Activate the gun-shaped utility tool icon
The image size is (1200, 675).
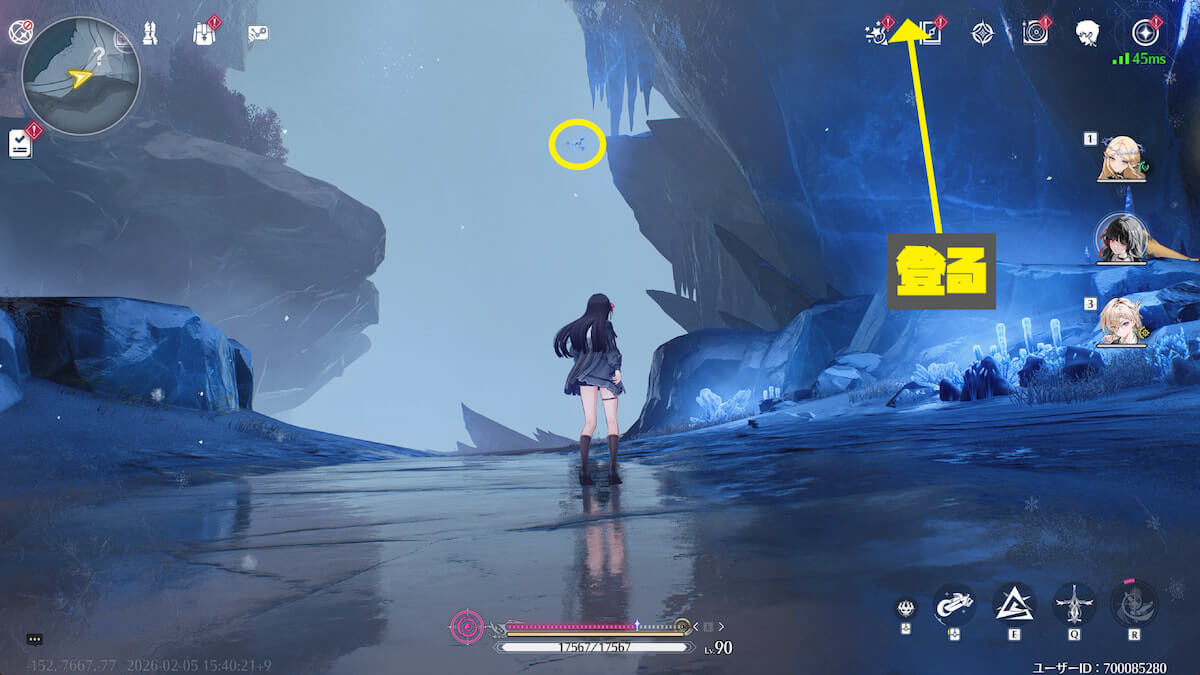pos(954,603)
